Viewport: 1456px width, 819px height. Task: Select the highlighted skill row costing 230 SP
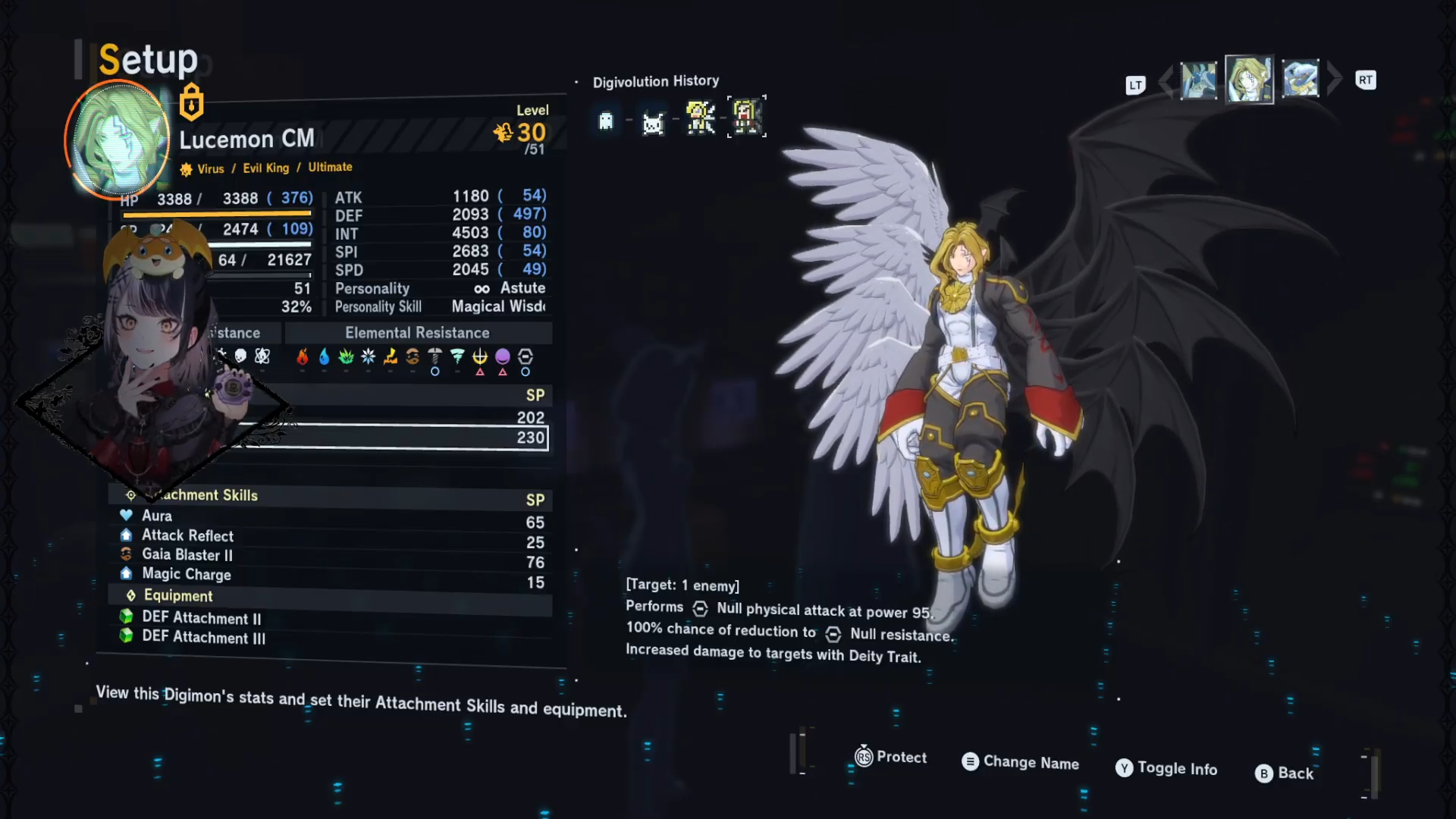click(x=394, y=438)
